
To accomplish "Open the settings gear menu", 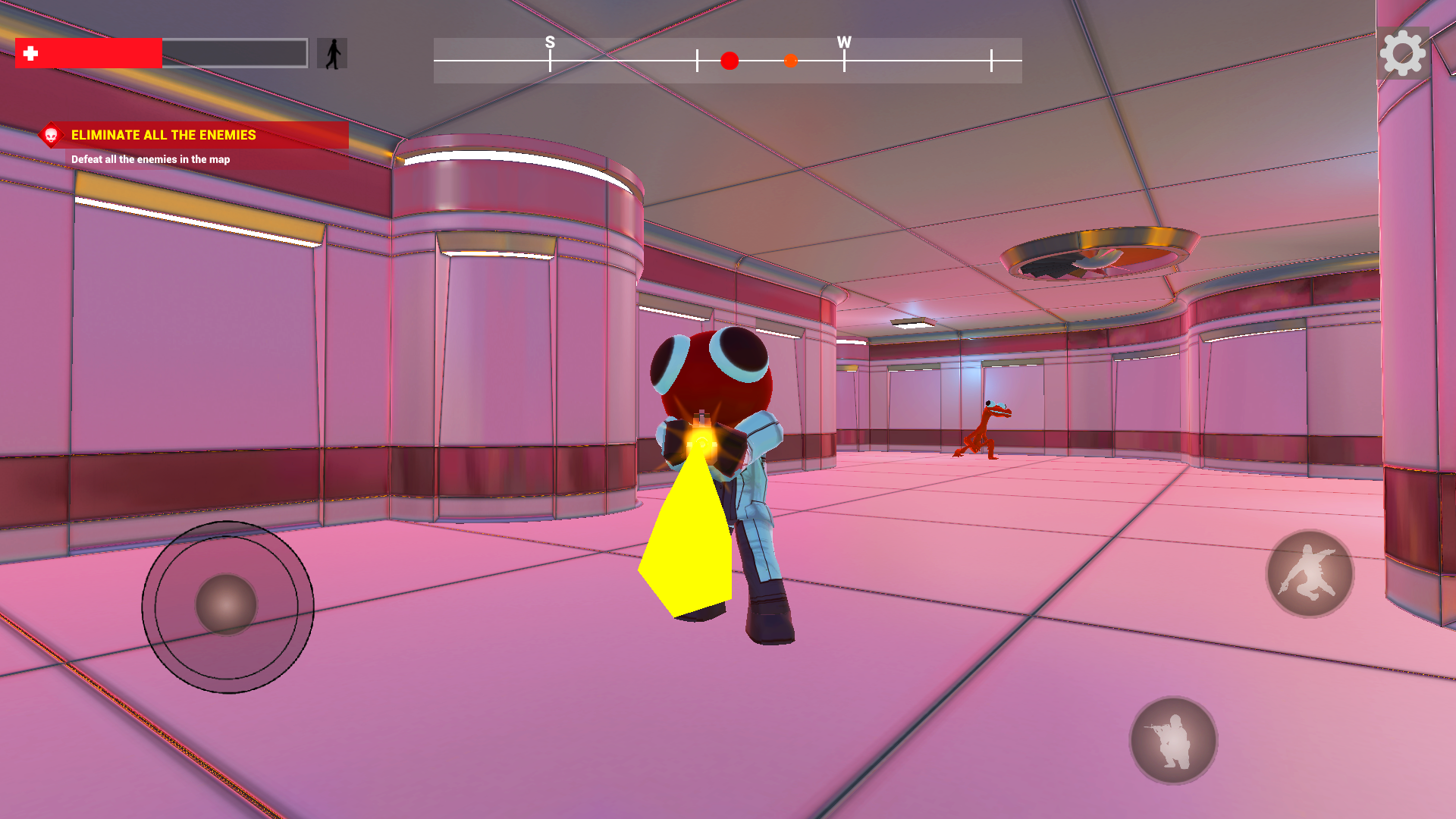I will coord(1404,53).
